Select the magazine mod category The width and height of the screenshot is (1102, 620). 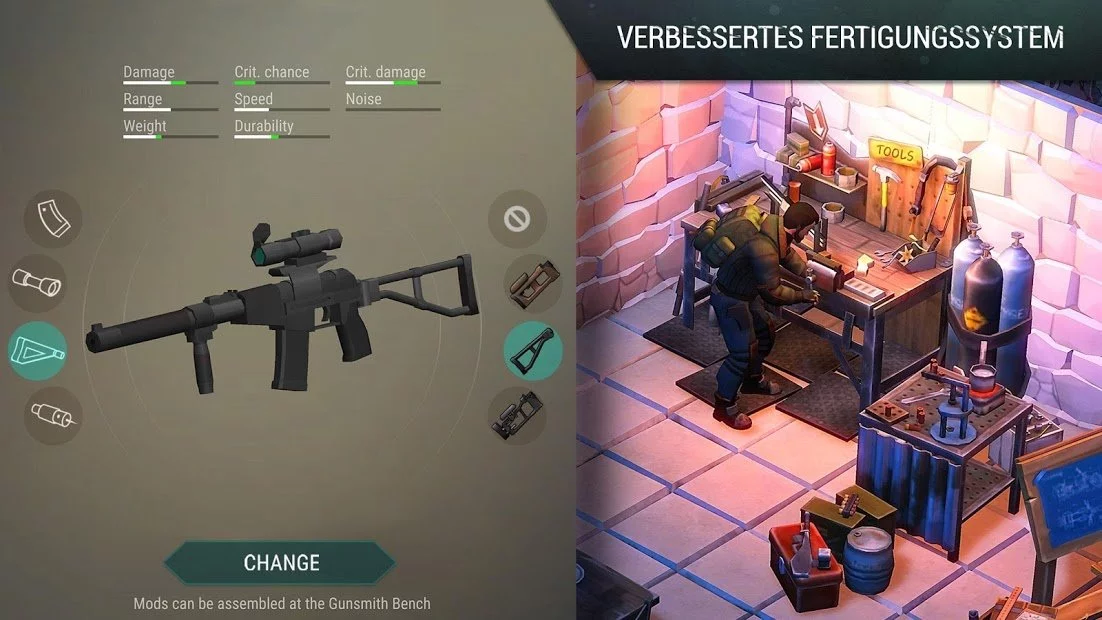click(52, 219)
